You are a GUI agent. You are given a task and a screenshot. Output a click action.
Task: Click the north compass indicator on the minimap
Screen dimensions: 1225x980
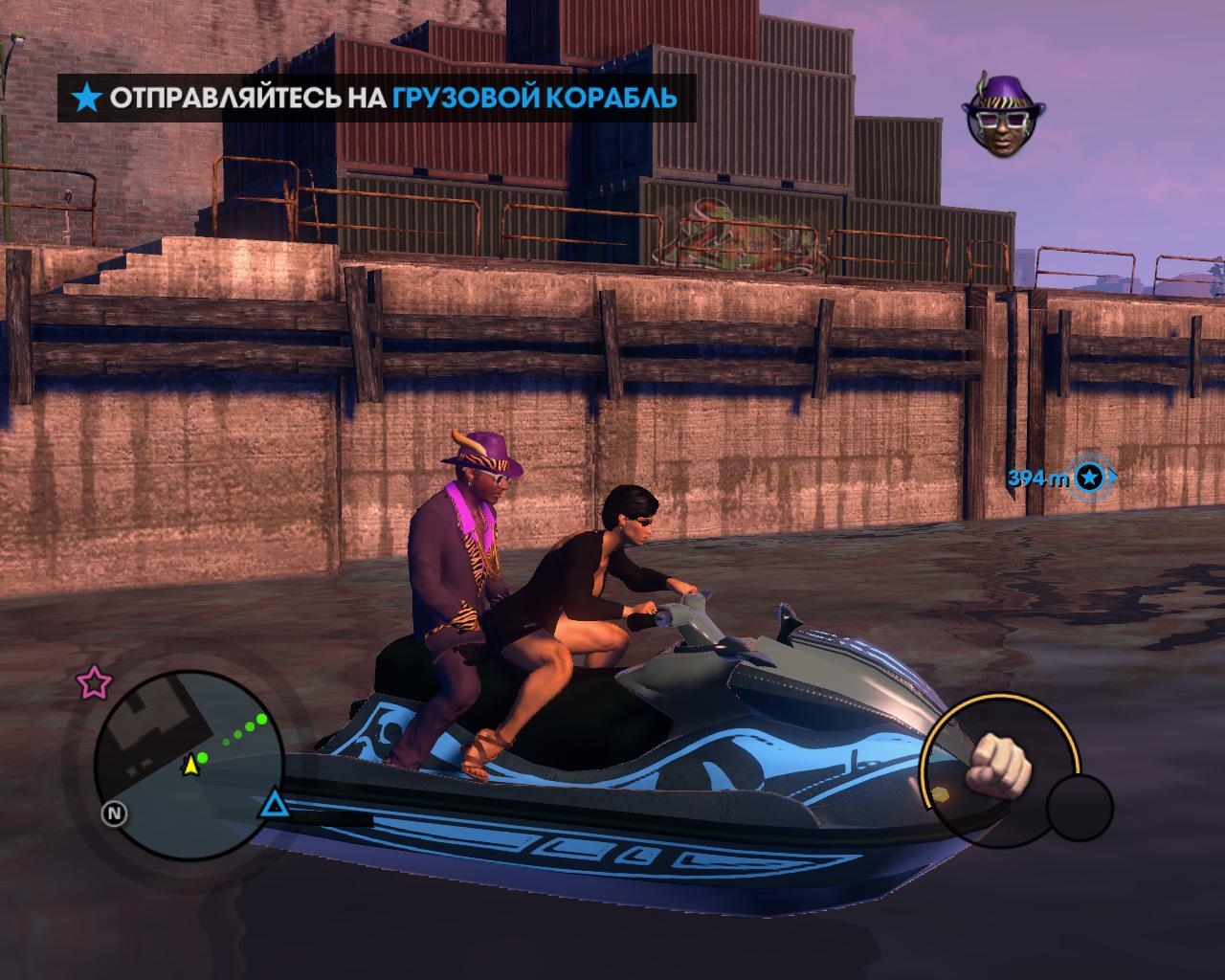click(x=116, y=814)
